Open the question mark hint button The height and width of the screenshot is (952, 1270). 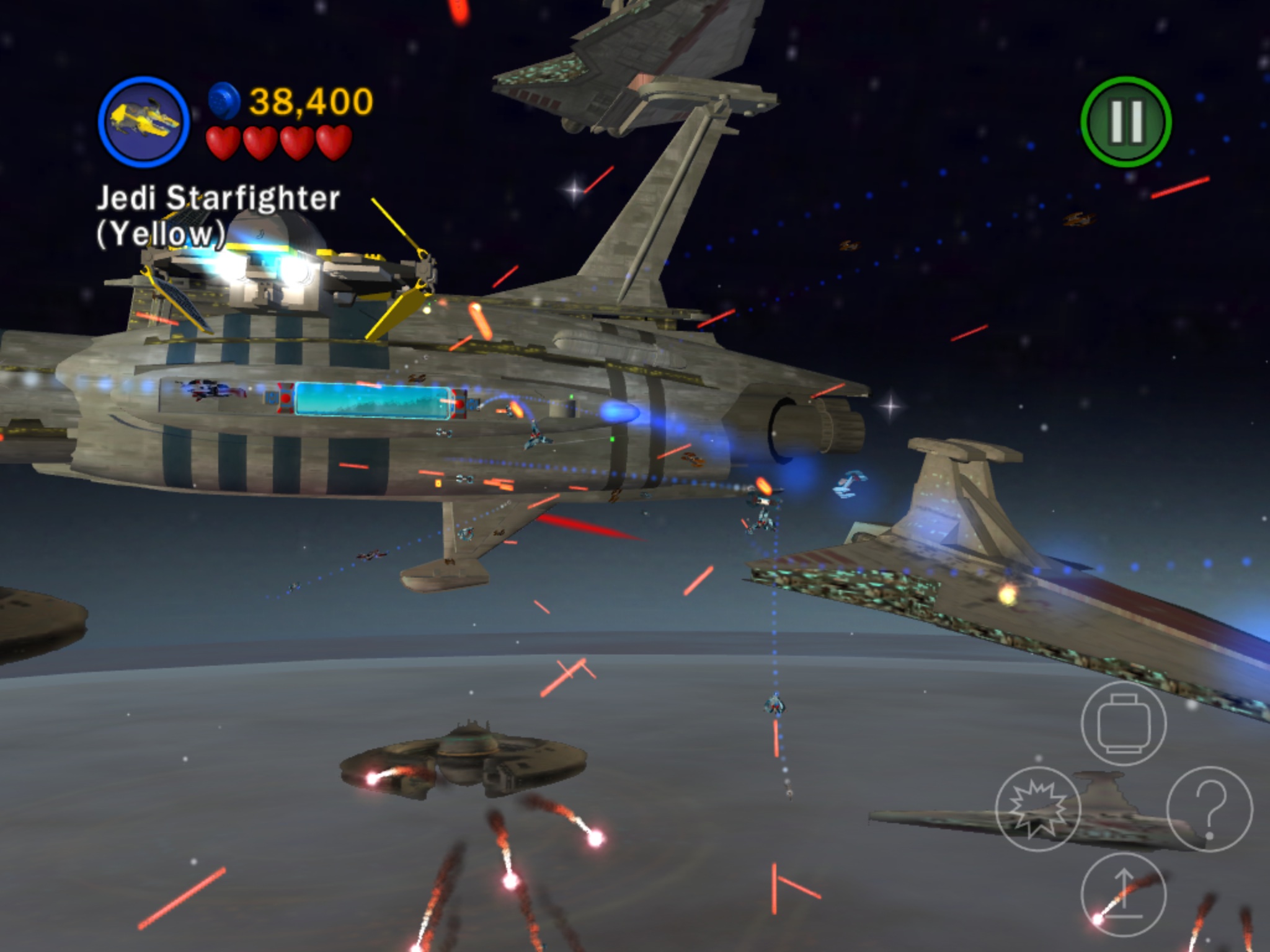1209,808
